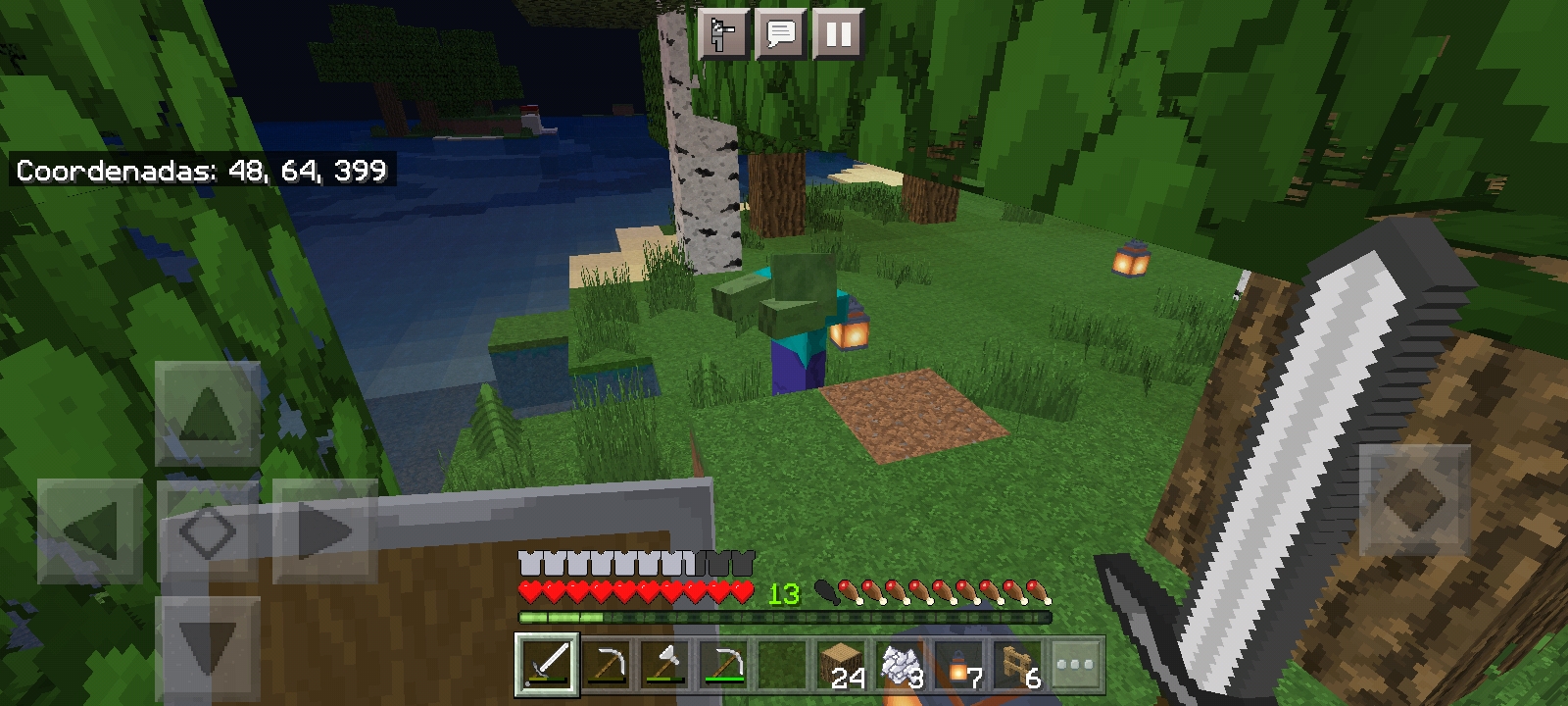Tap the move left arrow
Screen dimensions: 1568x706
tap(90, 531)
